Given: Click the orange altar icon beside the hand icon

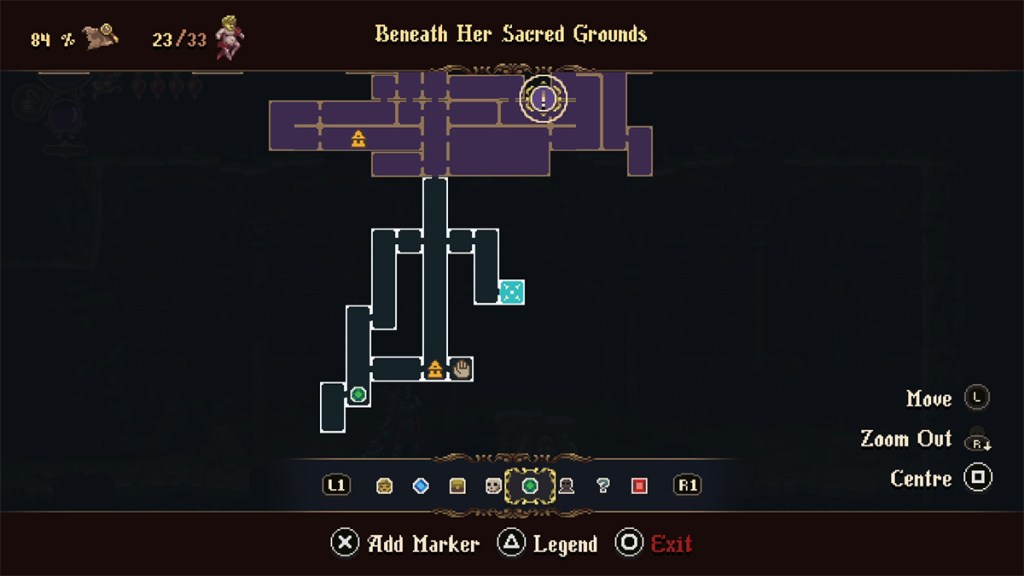Looking at the screenshot, I should [435, 370].
